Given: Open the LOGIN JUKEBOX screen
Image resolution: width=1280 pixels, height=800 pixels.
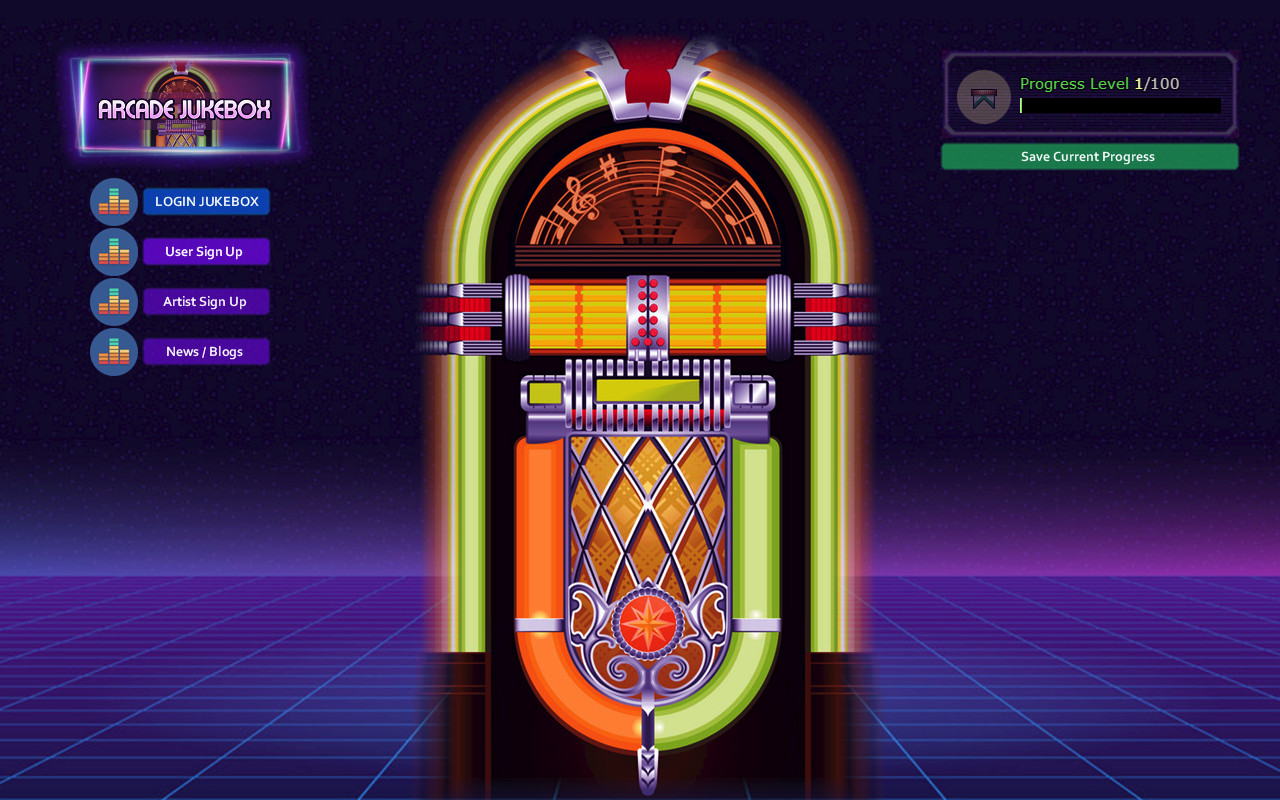Looking at the screenshot, I should click(x=206, y=201).
